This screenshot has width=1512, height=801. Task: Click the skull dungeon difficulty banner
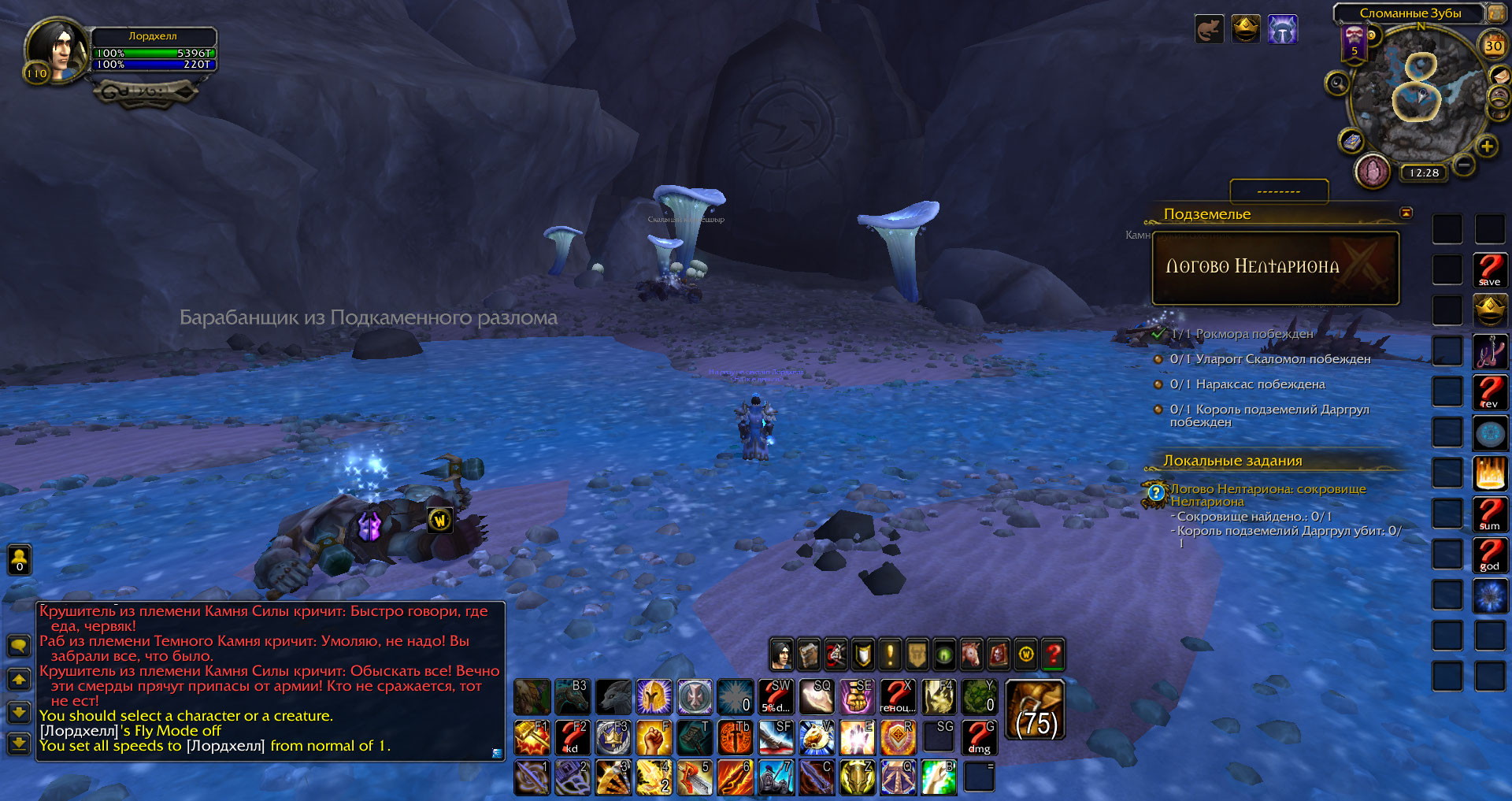click(x=1354, y=39)
